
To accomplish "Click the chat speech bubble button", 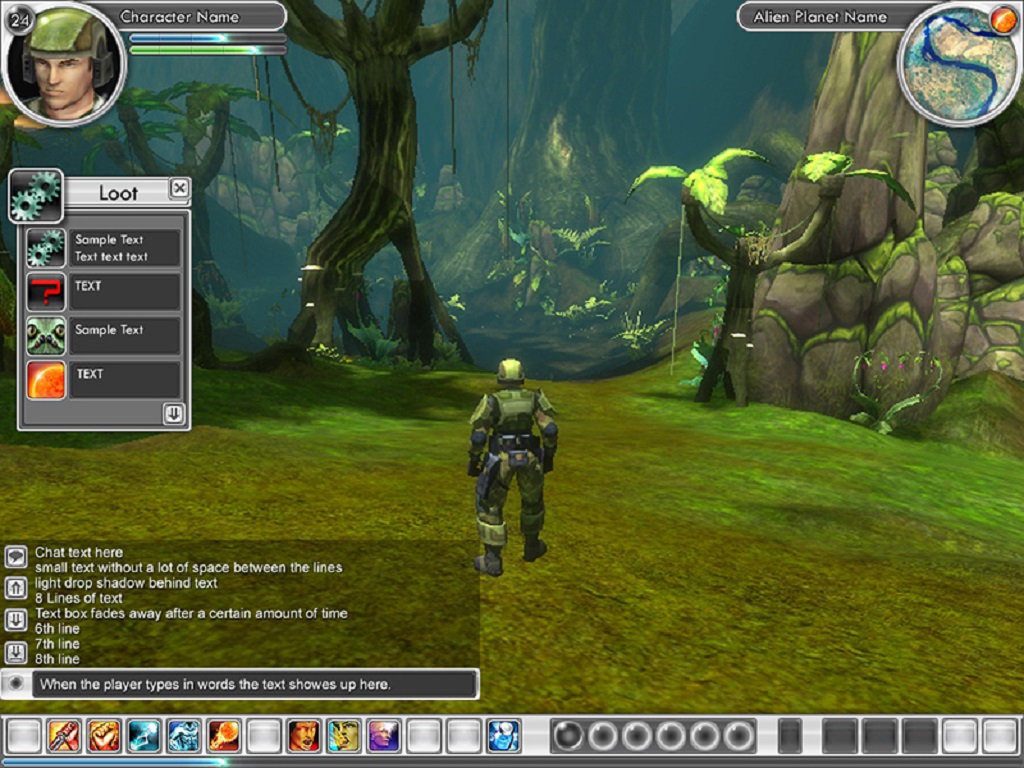I will click(16, 558).
